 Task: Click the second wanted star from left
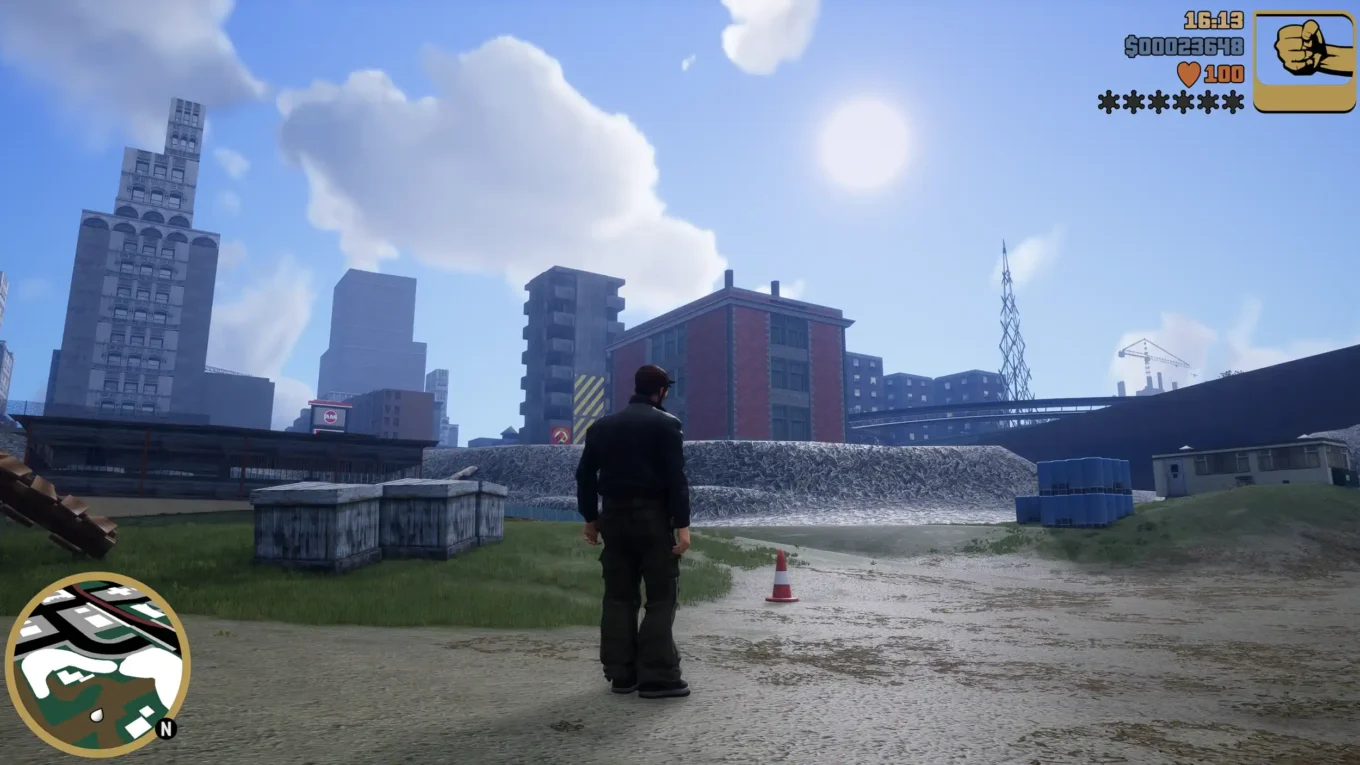click(x=1134, y=101)
